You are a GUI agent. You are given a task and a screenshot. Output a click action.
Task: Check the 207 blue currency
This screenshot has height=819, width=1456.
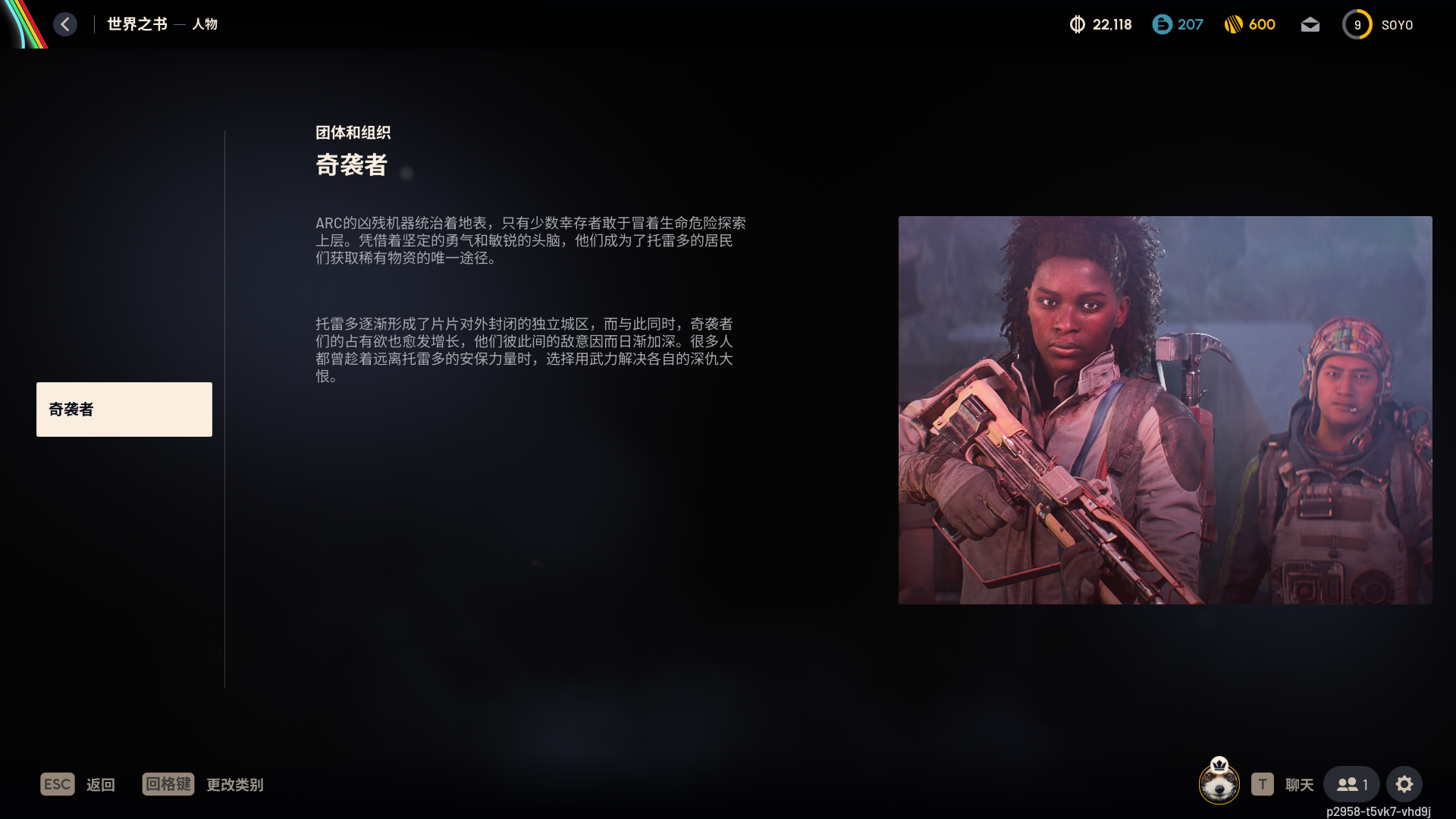point(1178,25)
